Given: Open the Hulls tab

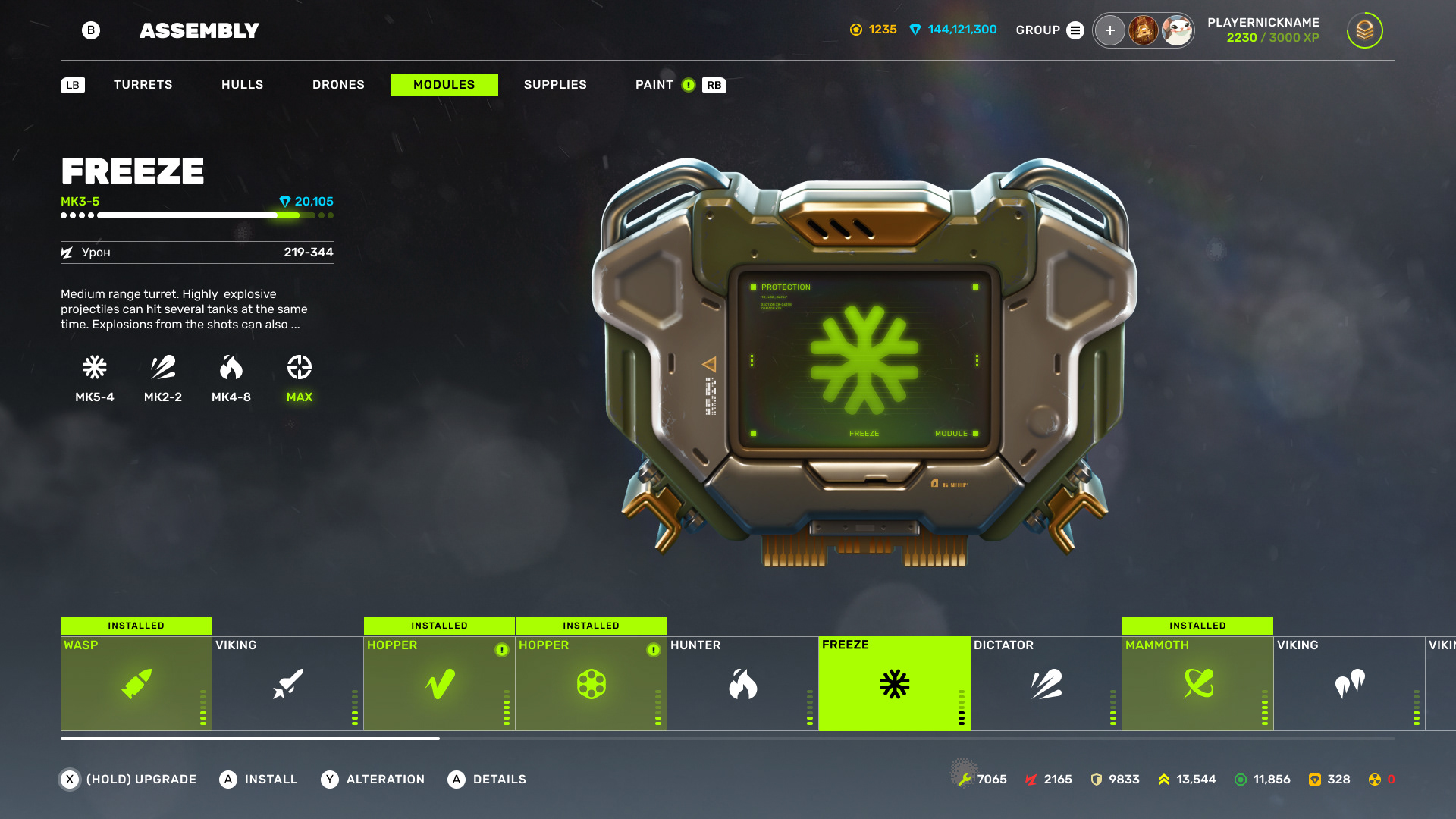Looking at the screenshot, I should coord(242,85).
